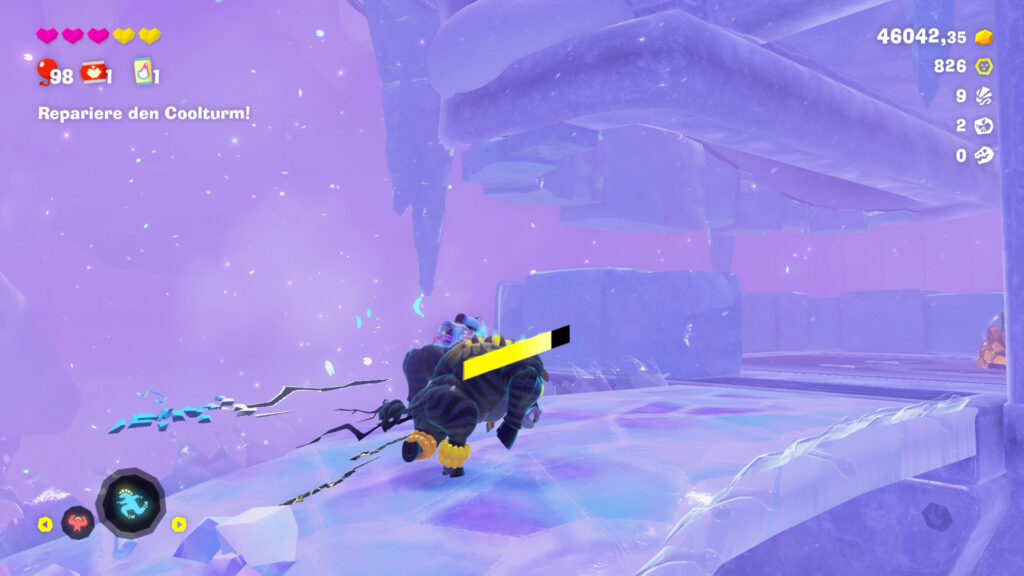Click the angry-face rock fossil icon
The image size is (1024, 576).
[984, 126]
